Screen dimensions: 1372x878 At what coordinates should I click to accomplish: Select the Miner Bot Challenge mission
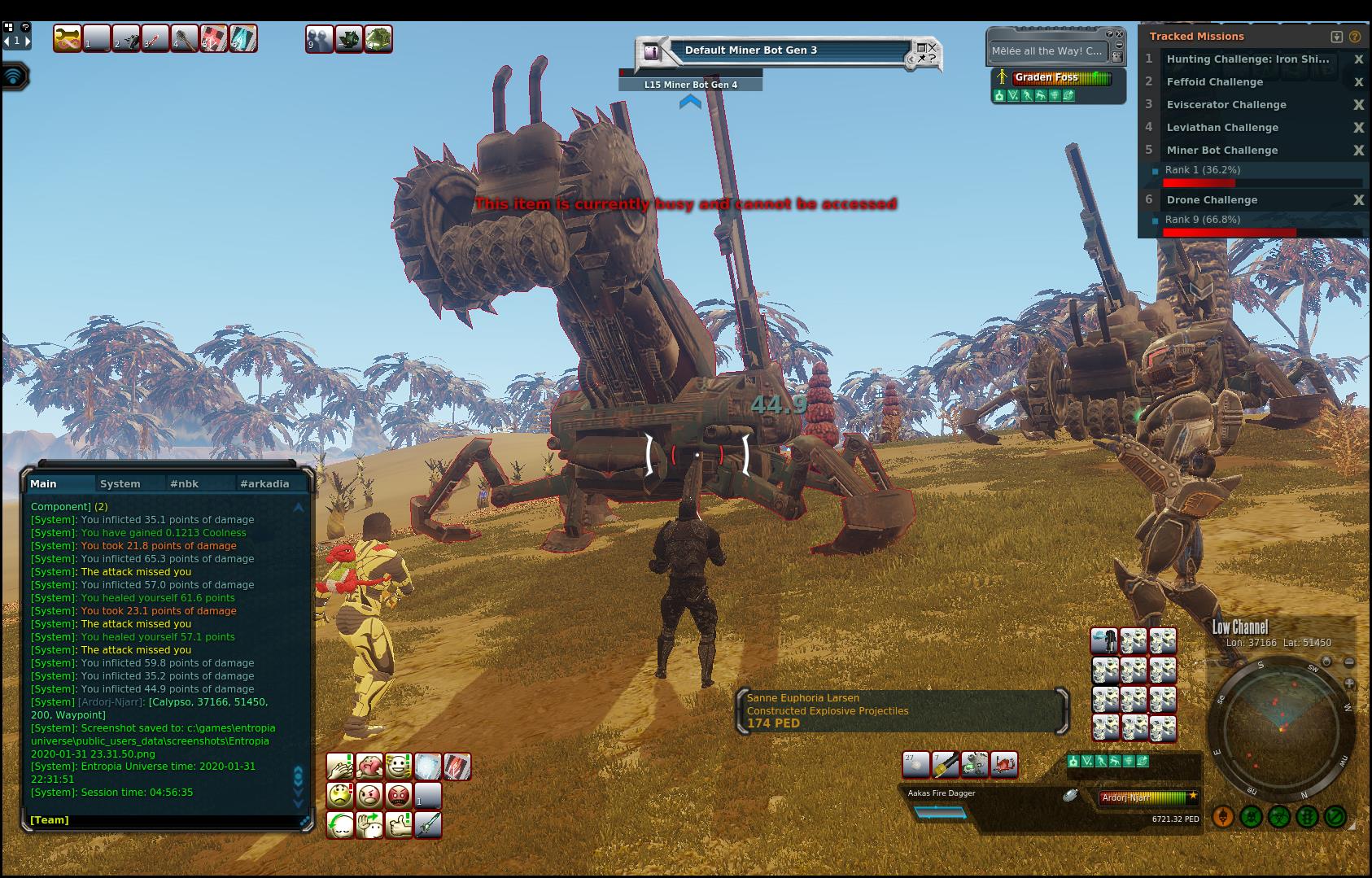(1221, 151)
